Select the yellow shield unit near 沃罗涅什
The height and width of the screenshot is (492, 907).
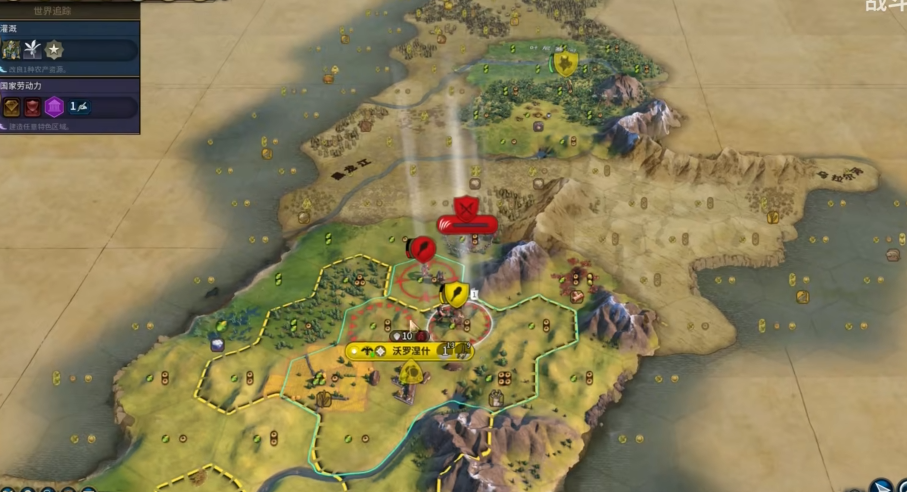(x=454, y=294)
